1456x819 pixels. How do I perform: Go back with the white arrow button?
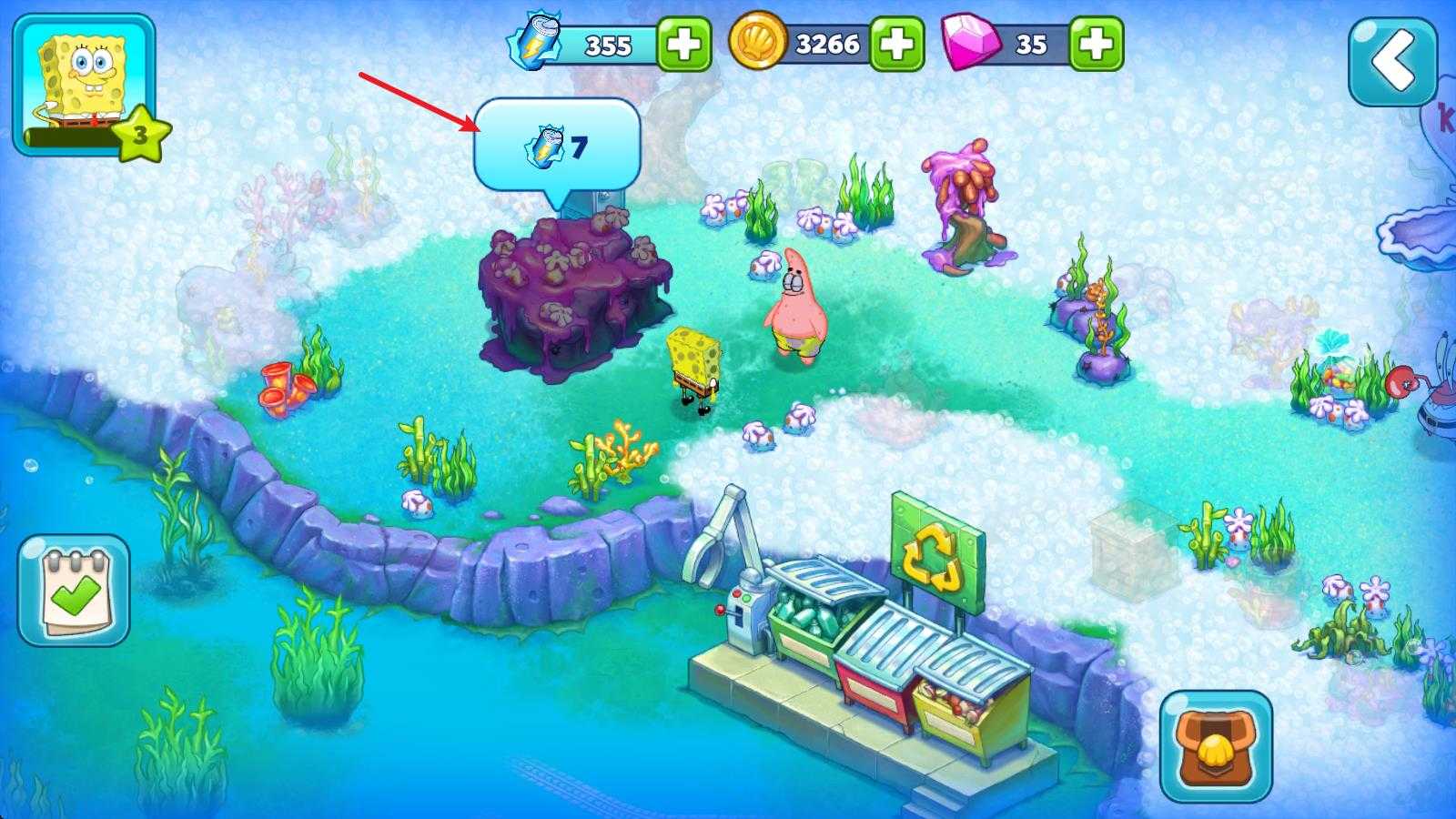click(1392, 62)
